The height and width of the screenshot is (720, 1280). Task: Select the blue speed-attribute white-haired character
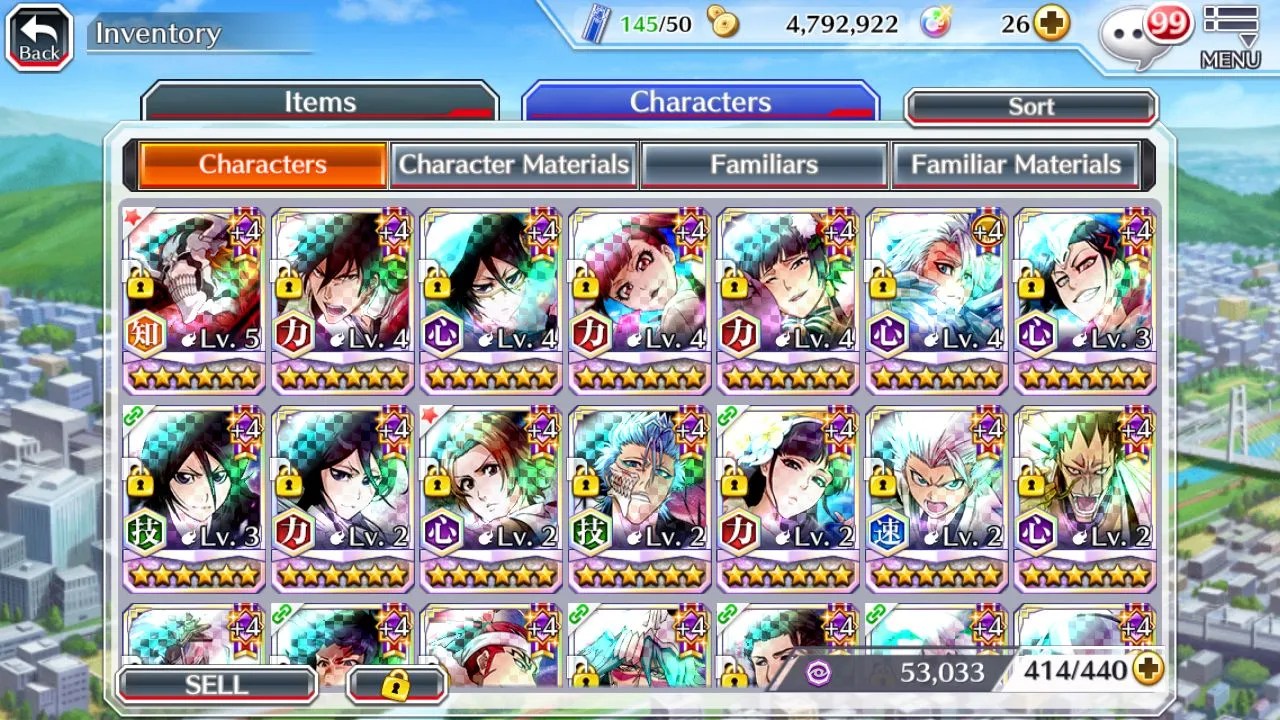point(937,498)
